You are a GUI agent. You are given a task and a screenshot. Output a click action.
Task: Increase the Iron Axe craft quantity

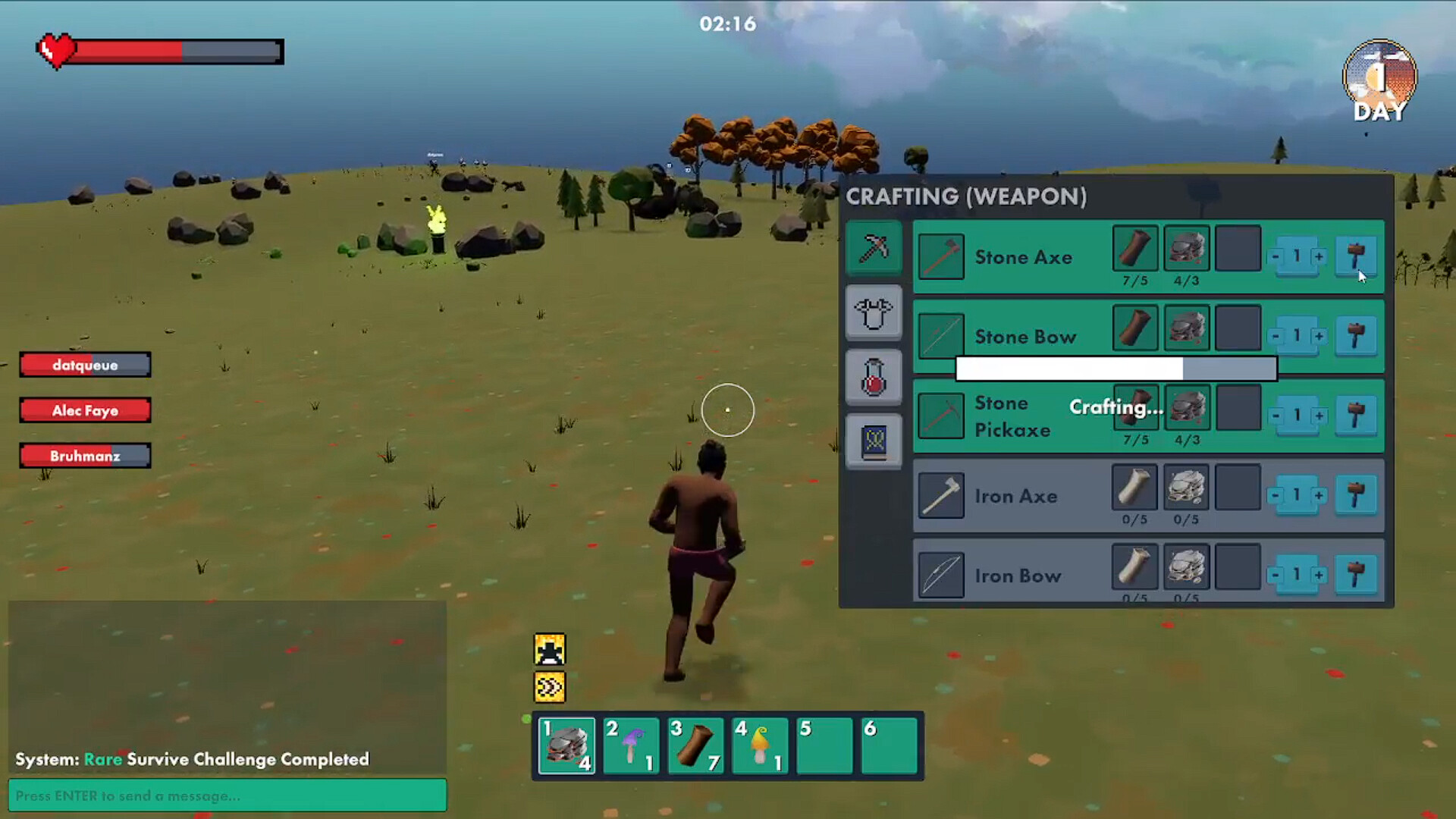click(1319, 495)
